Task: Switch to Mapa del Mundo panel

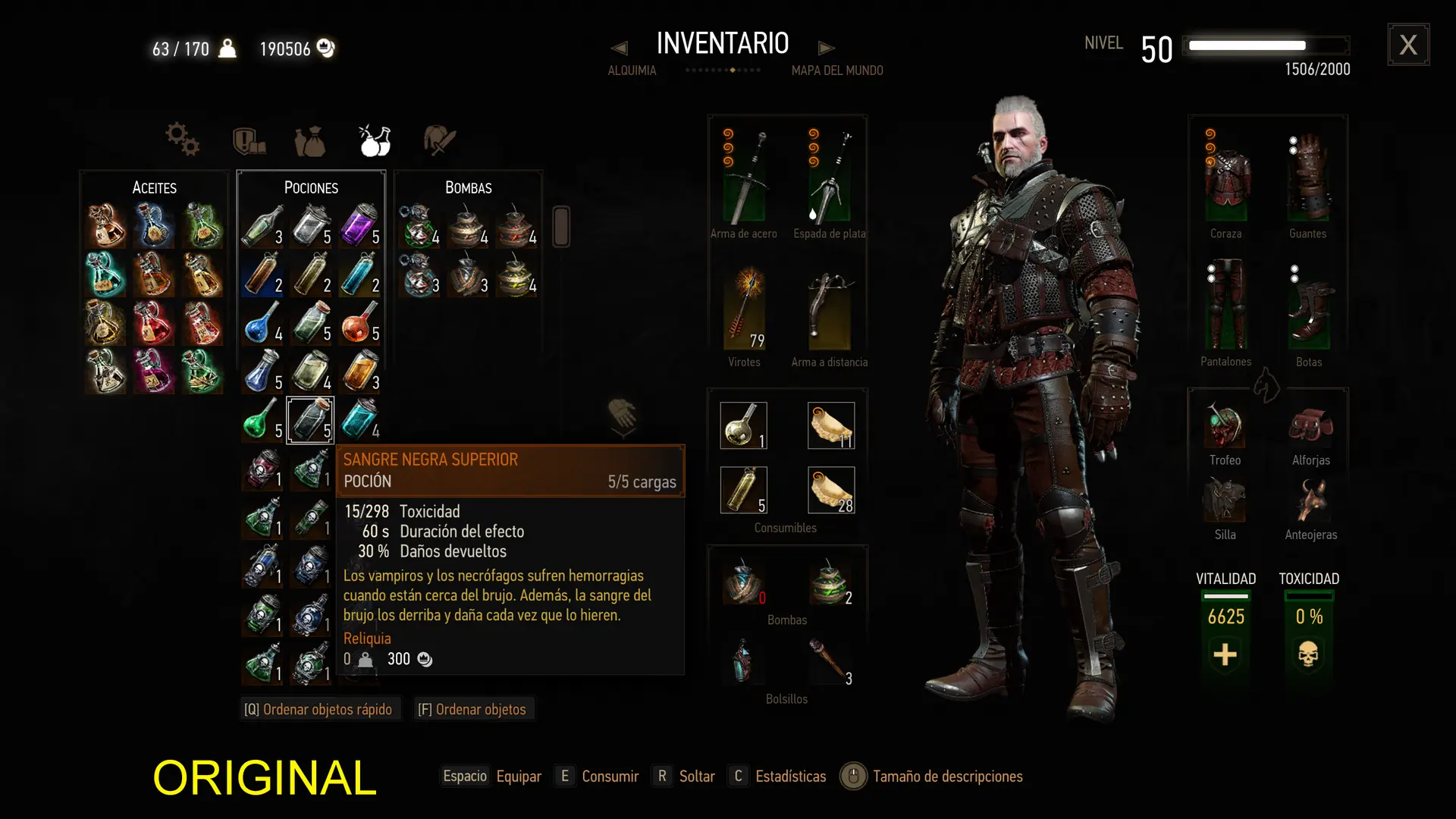Action: point(837,71)
